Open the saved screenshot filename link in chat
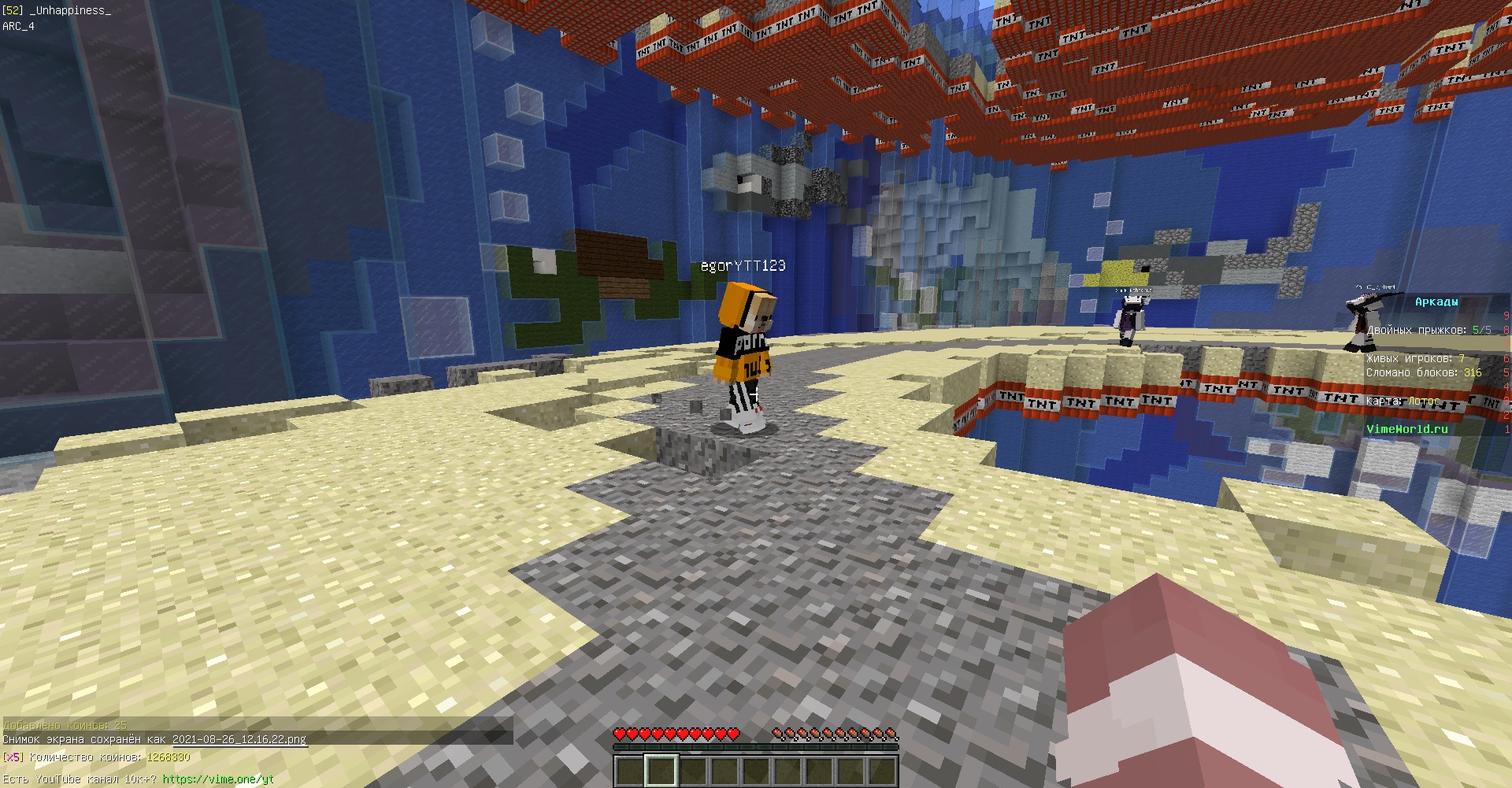Screen dimensions: 1512x788 pyautogui.click(x=239, y=739)
